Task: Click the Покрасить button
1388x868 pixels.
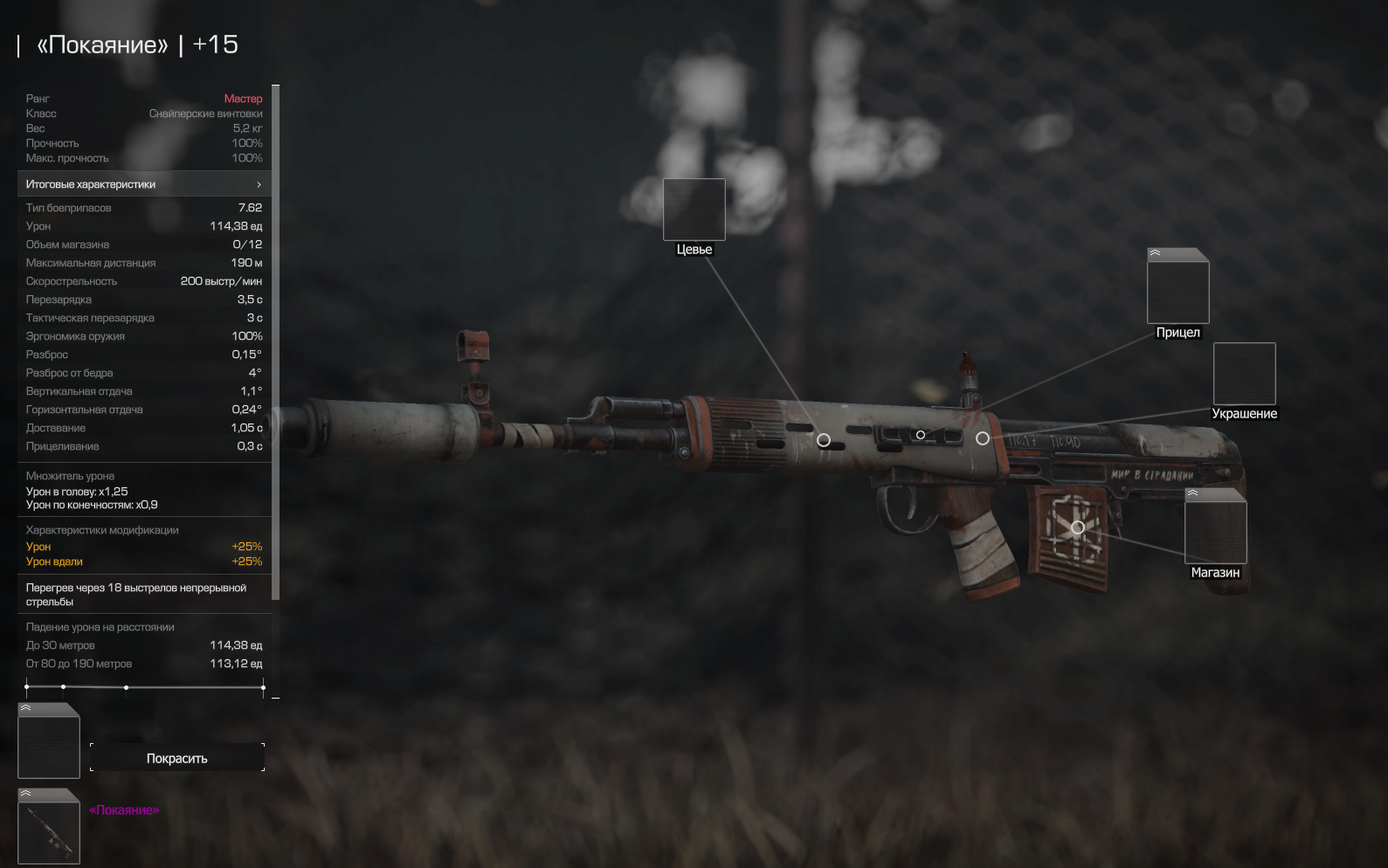Action: click(x=177, y=758)
